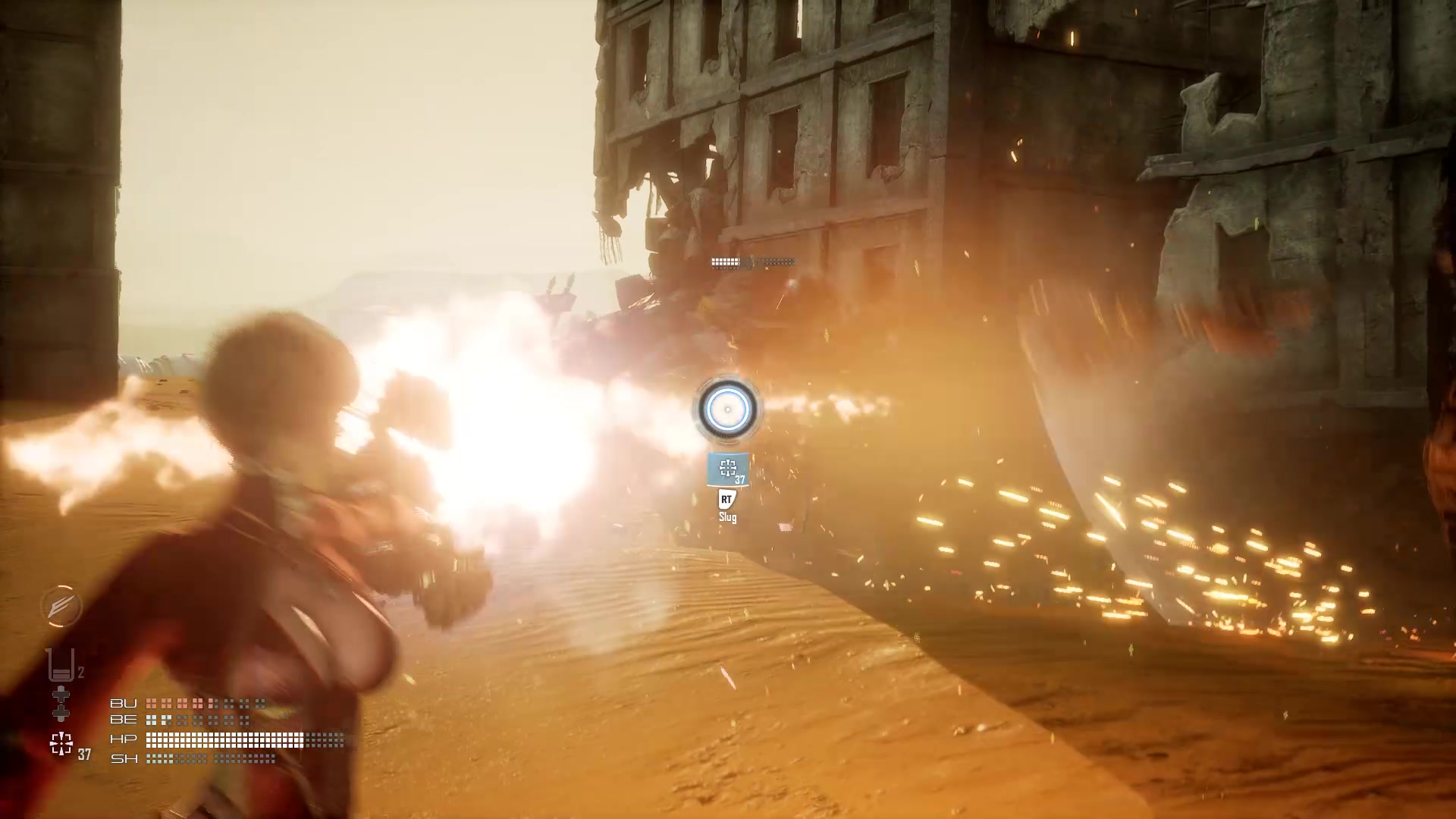
Task: Click the HP label text
Action: [124, 741]
